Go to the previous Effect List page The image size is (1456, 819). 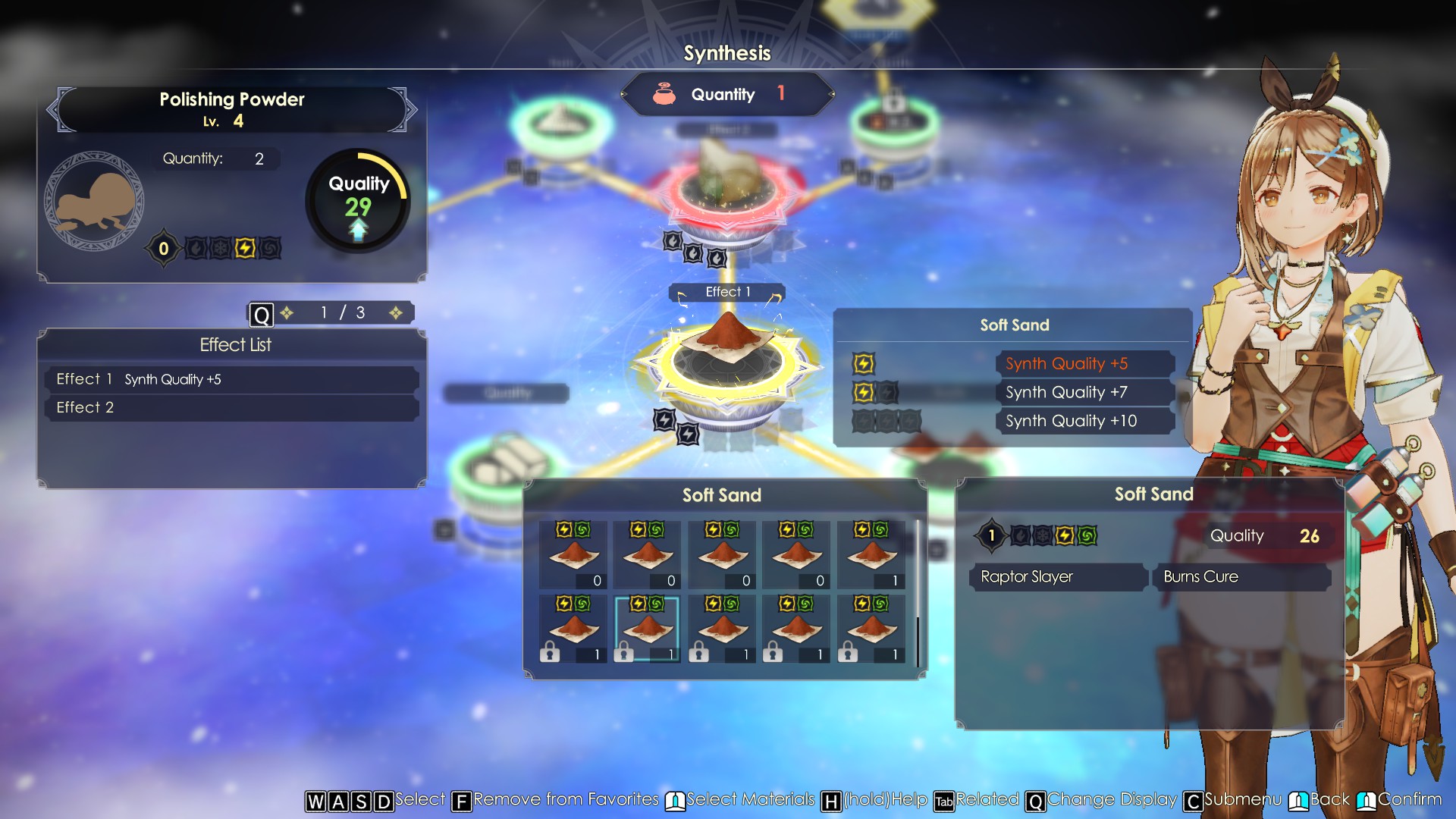click(287, 313)
